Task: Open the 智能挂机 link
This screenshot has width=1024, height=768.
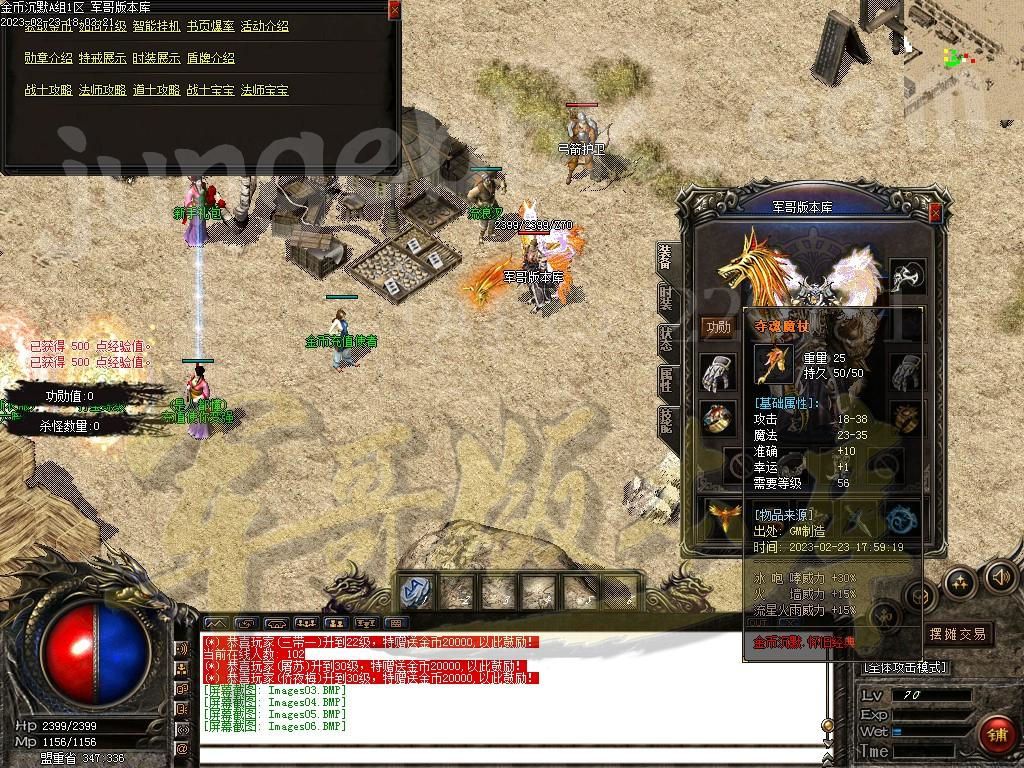Action: [x=157, y=26]
